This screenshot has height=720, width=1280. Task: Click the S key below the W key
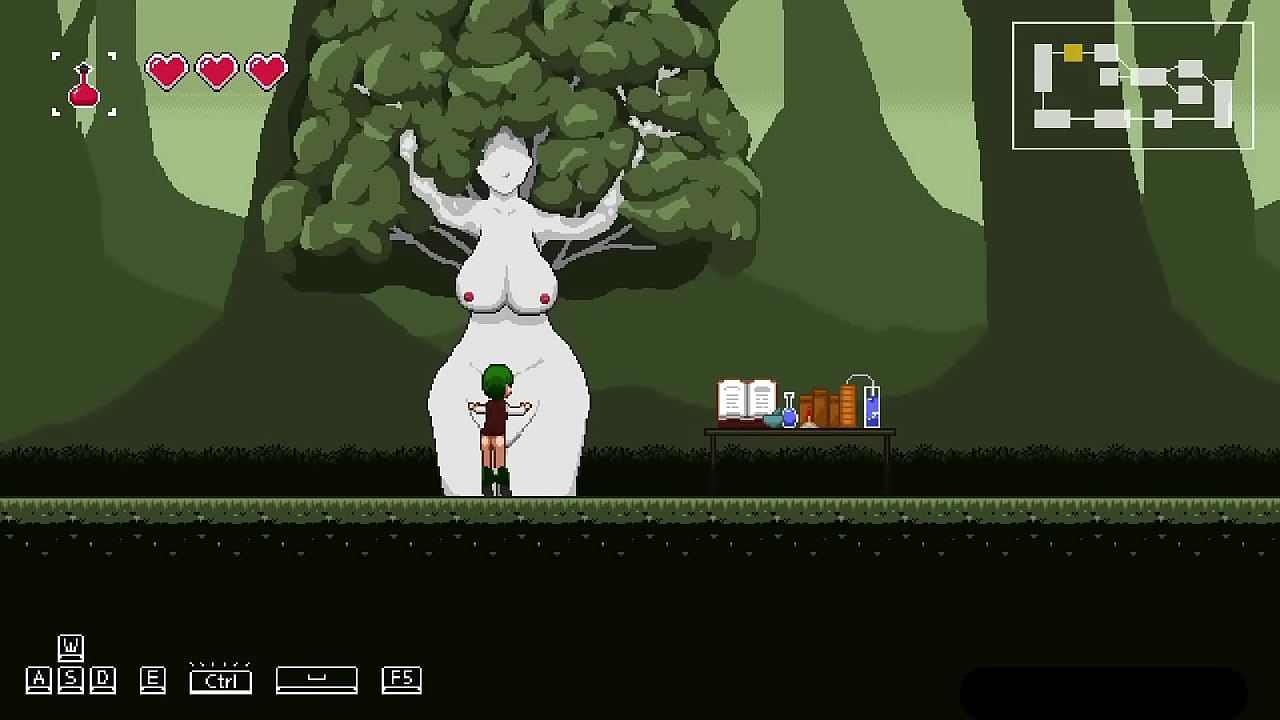70,679
